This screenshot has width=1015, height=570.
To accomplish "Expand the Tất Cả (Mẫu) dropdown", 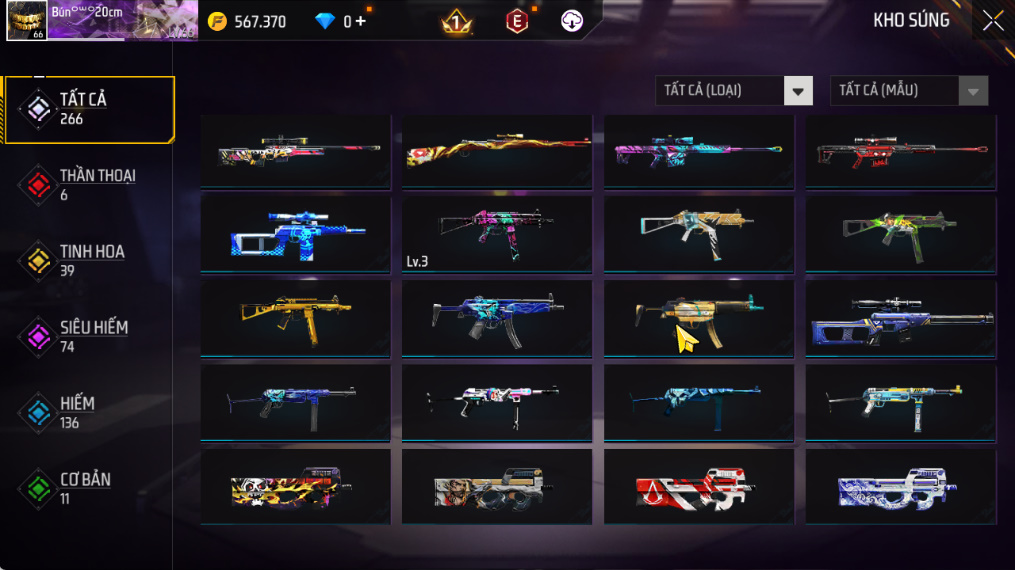I will pyautogui.click(x=908, y=91).
